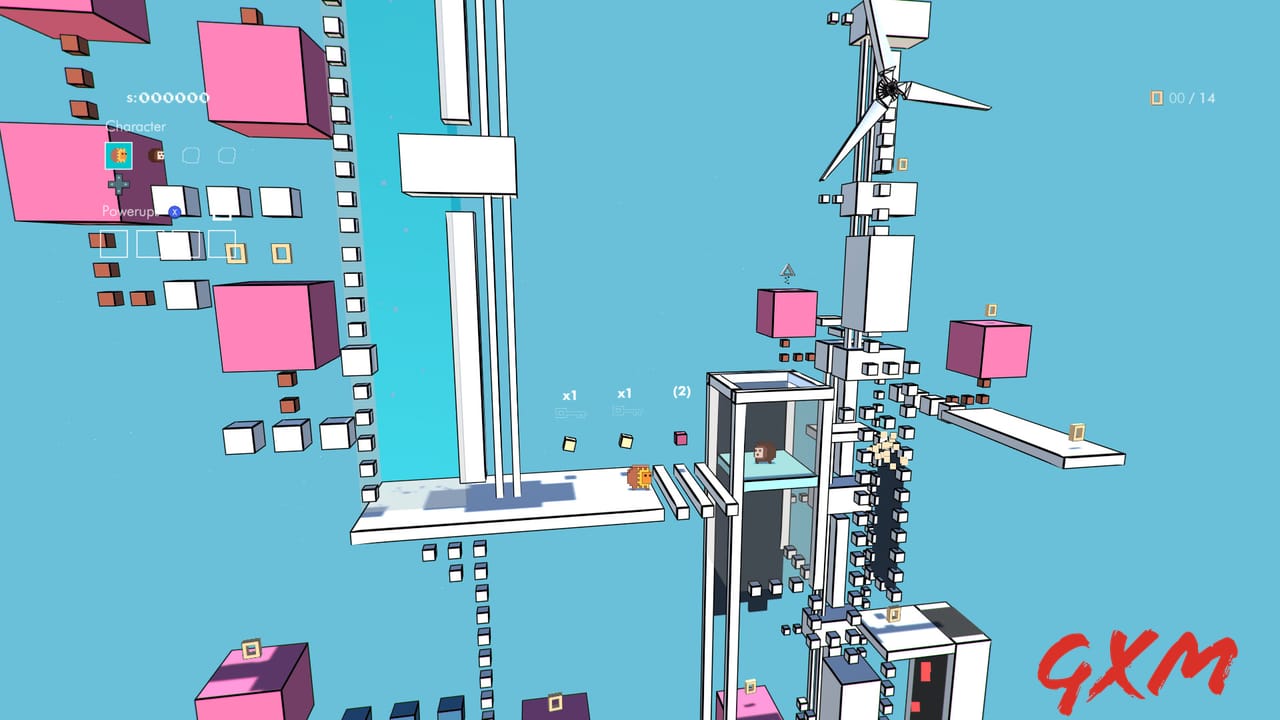The height and width of the screenshot is (720, 1280).
Task: Toggle the first empty character slot
Action: click(x=191, y=154)
